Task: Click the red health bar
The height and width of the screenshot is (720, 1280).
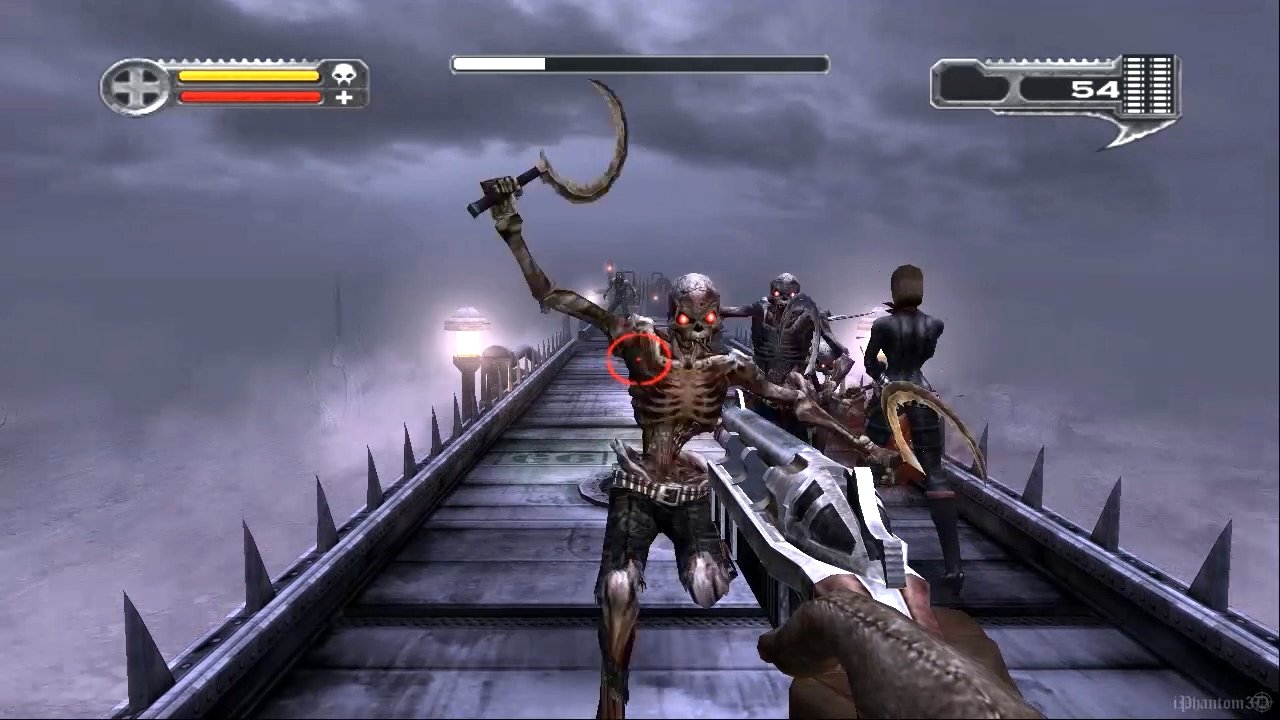Action: pos(245,97)
